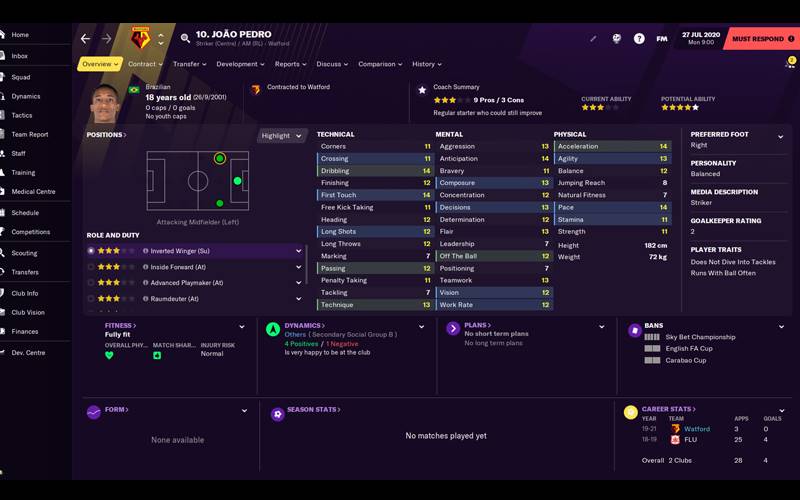Switch to the Development tab
The width and height of the screenshot is (800, 500).
tap(240, 64)
